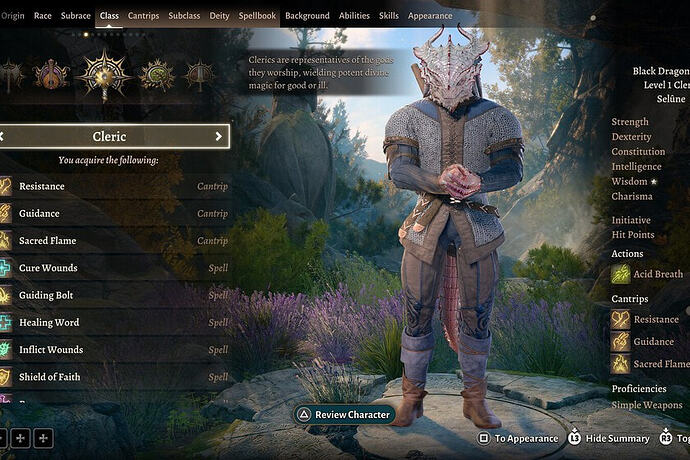Open the Deity tab

[x=219, y=16]
